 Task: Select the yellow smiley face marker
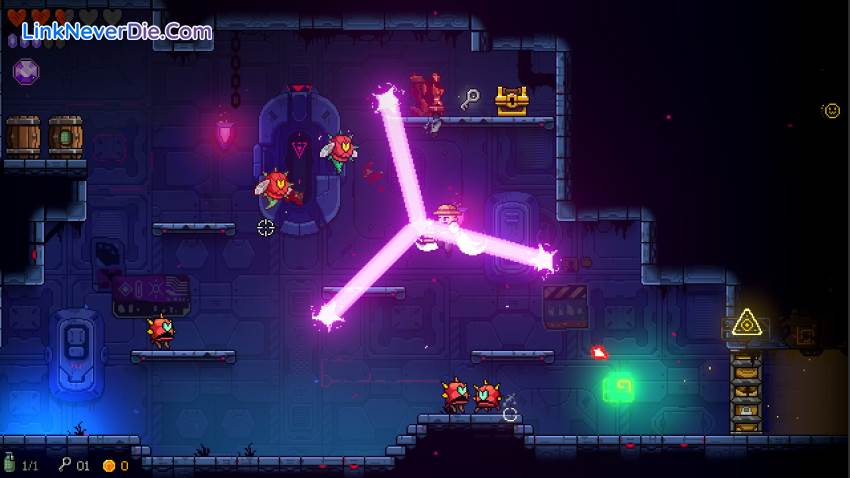coord(831,110)
